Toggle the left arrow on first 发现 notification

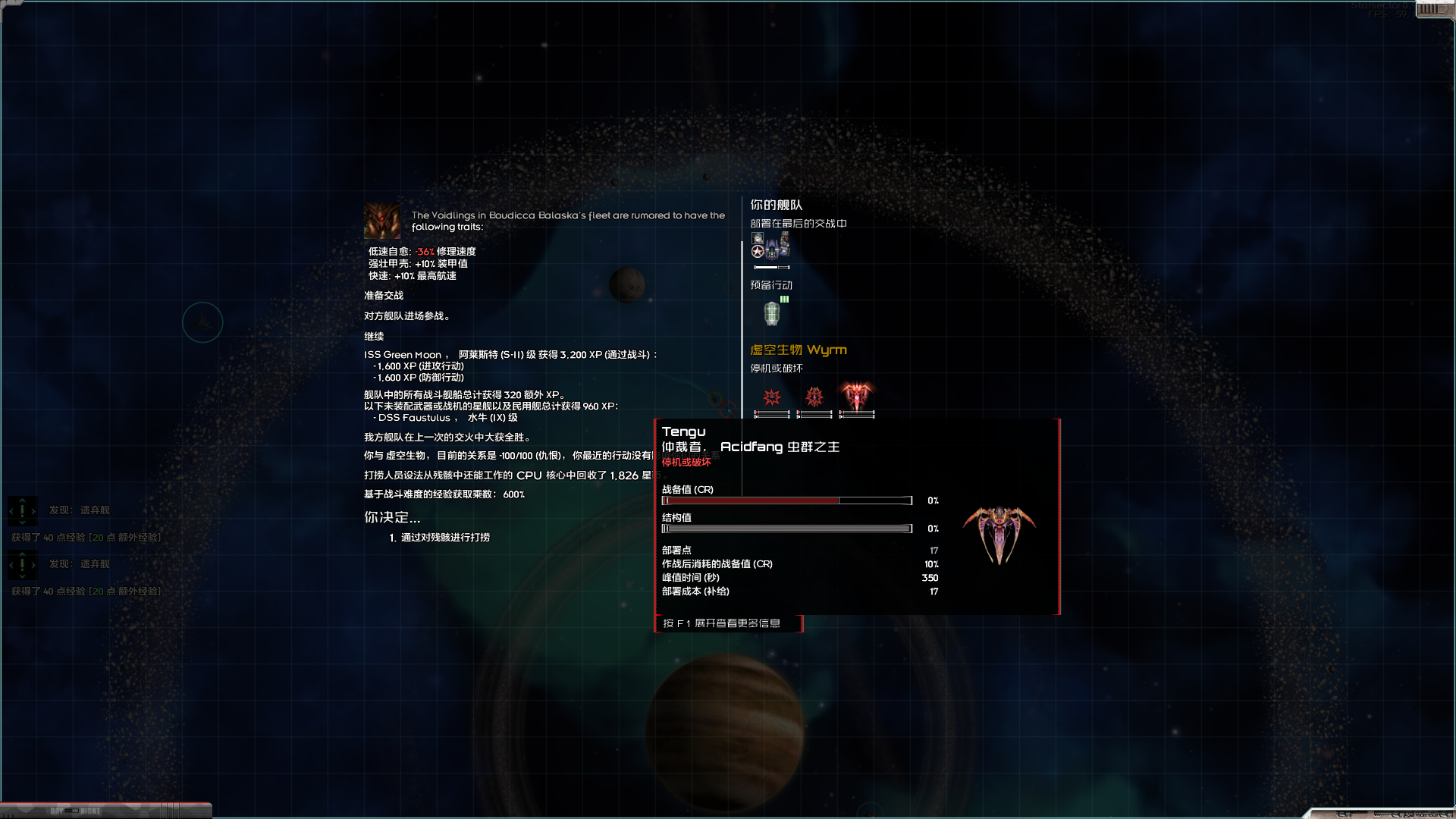click(10, 510)
